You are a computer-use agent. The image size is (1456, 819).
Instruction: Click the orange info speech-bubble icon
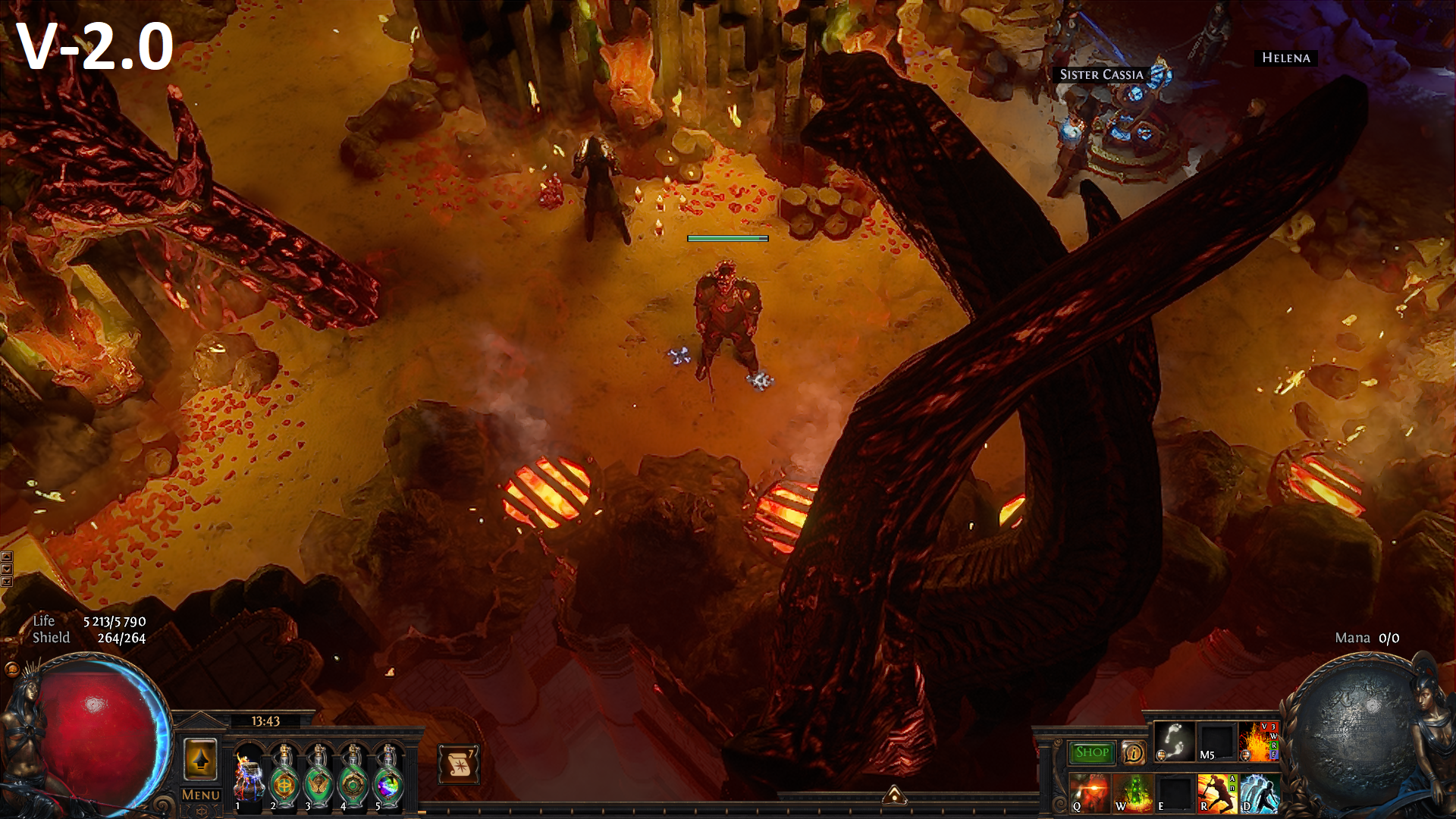click(1133, 752)
